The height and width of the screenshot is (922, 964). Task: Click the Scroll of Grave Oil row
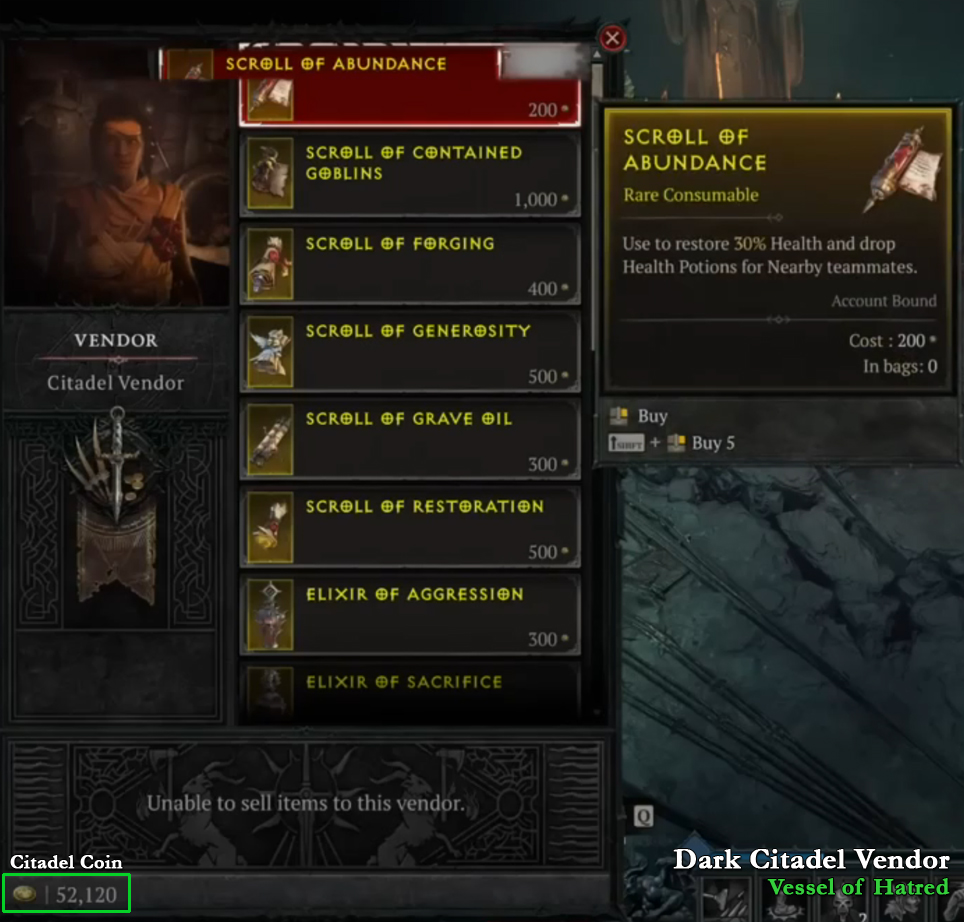point(410,438)
